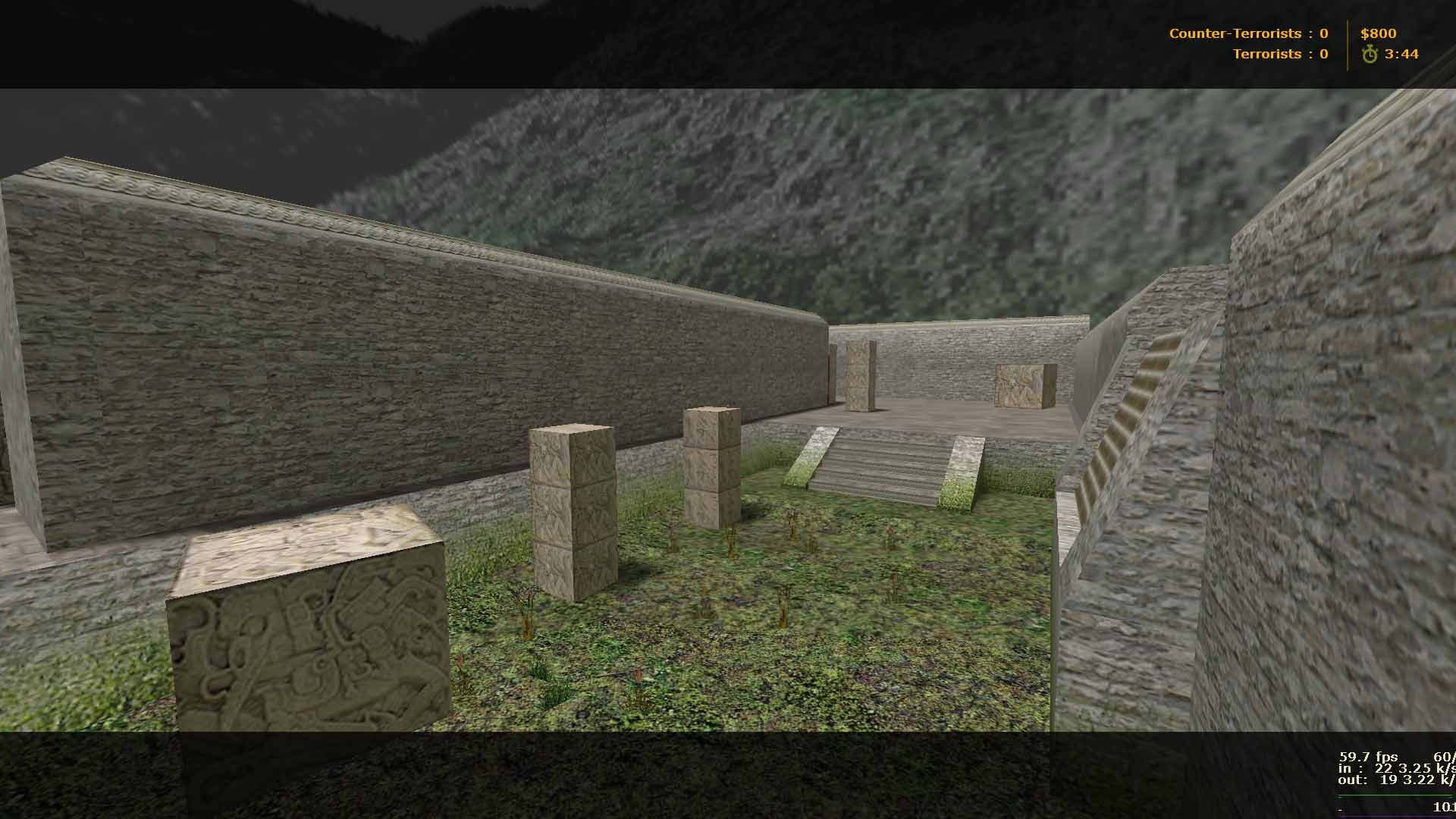The height and width of the screenshot is (819, 1456).
Task: Click the green latency line in the net graph
Action: click(x=1395, y=796)
